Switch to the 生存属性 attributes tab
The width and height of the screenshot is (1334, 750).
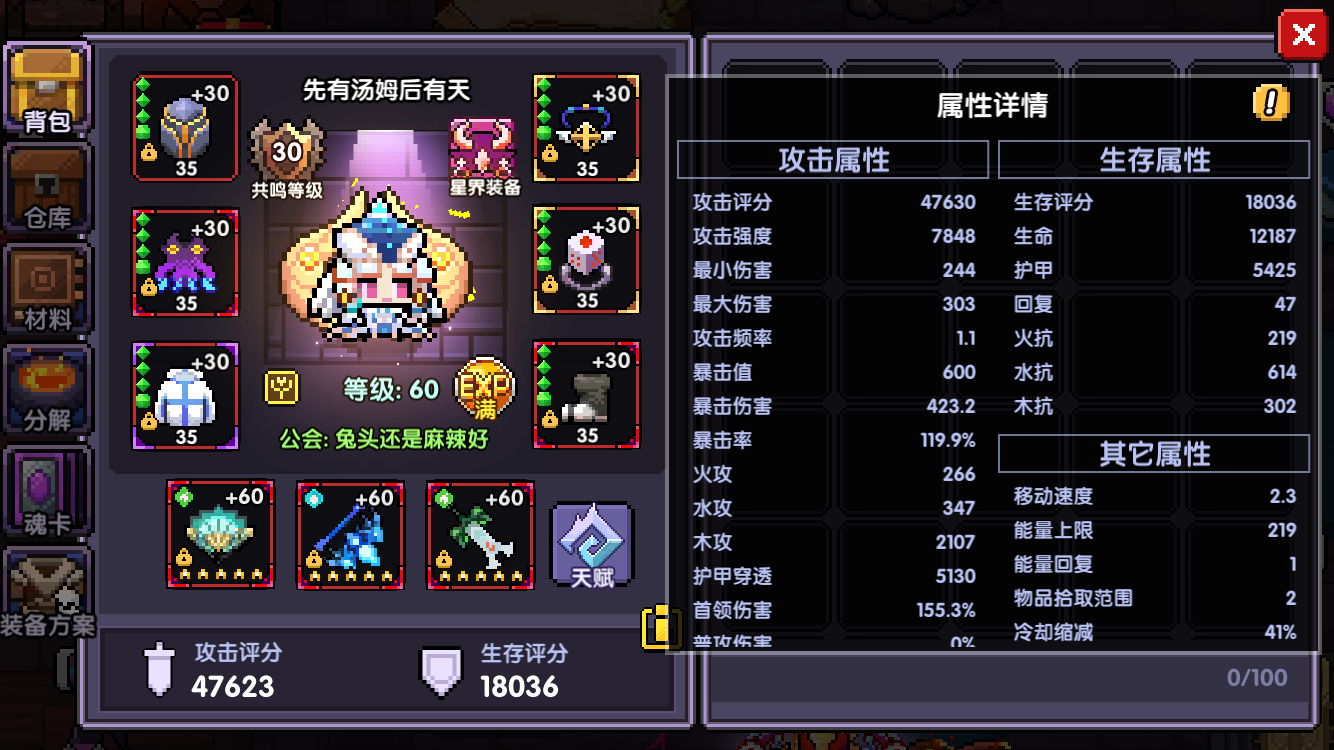point(1152,160)
